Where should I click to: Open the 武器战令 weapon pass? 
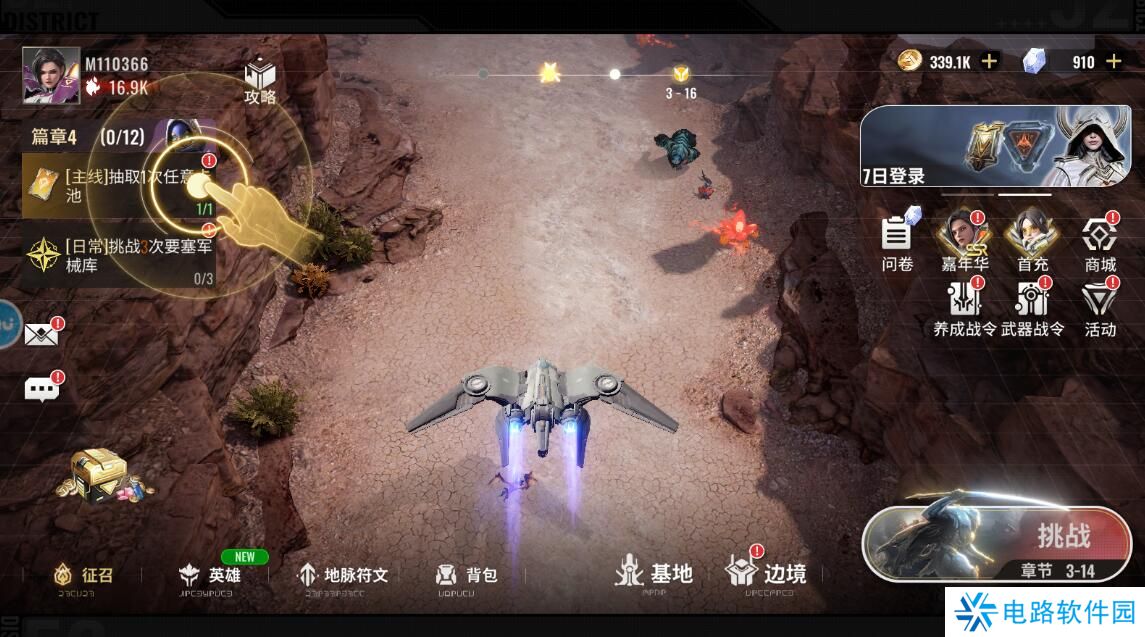(x=1032, y=307)
